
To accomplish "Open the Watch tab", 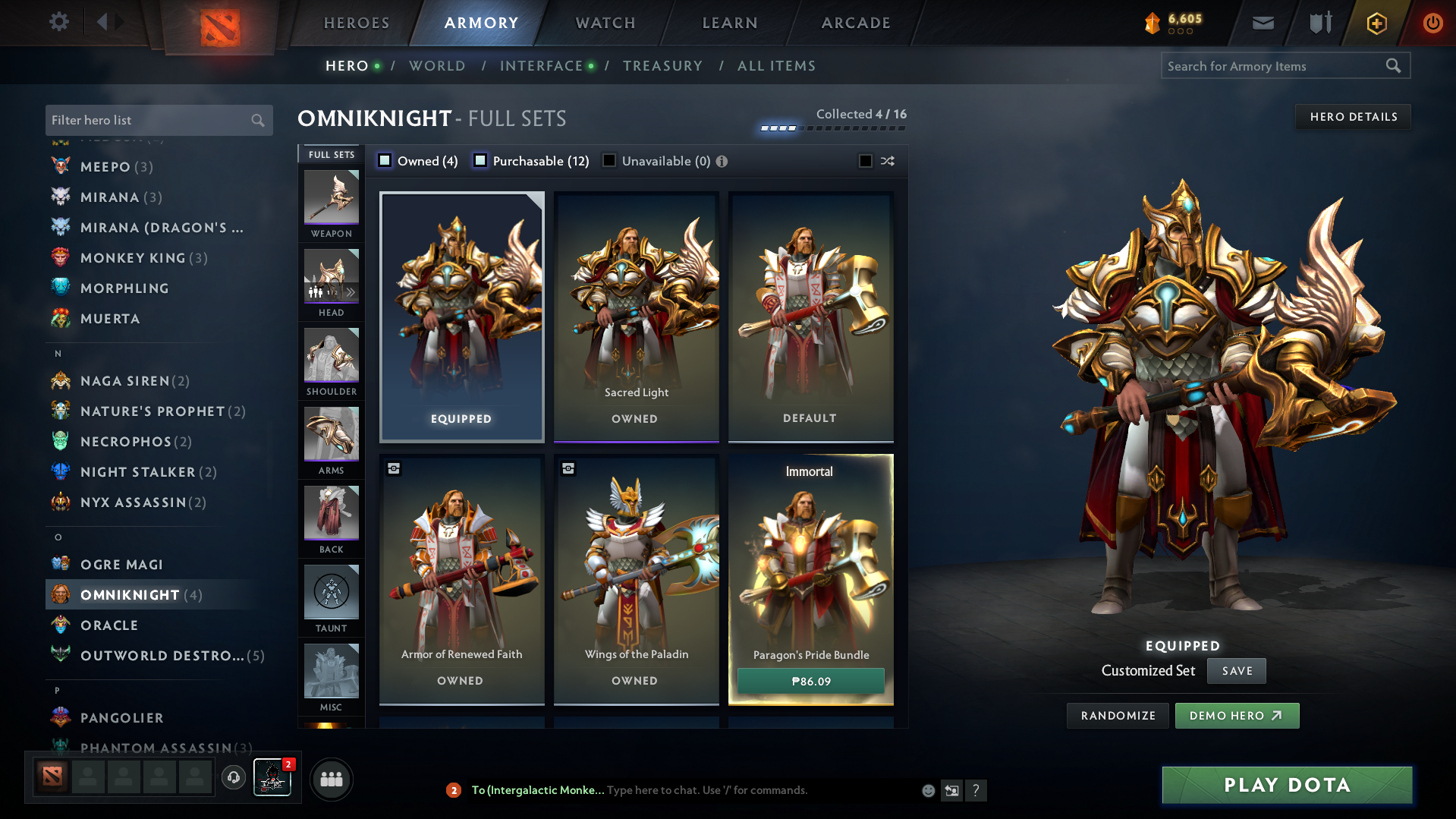I will click(x=605, y=23).
